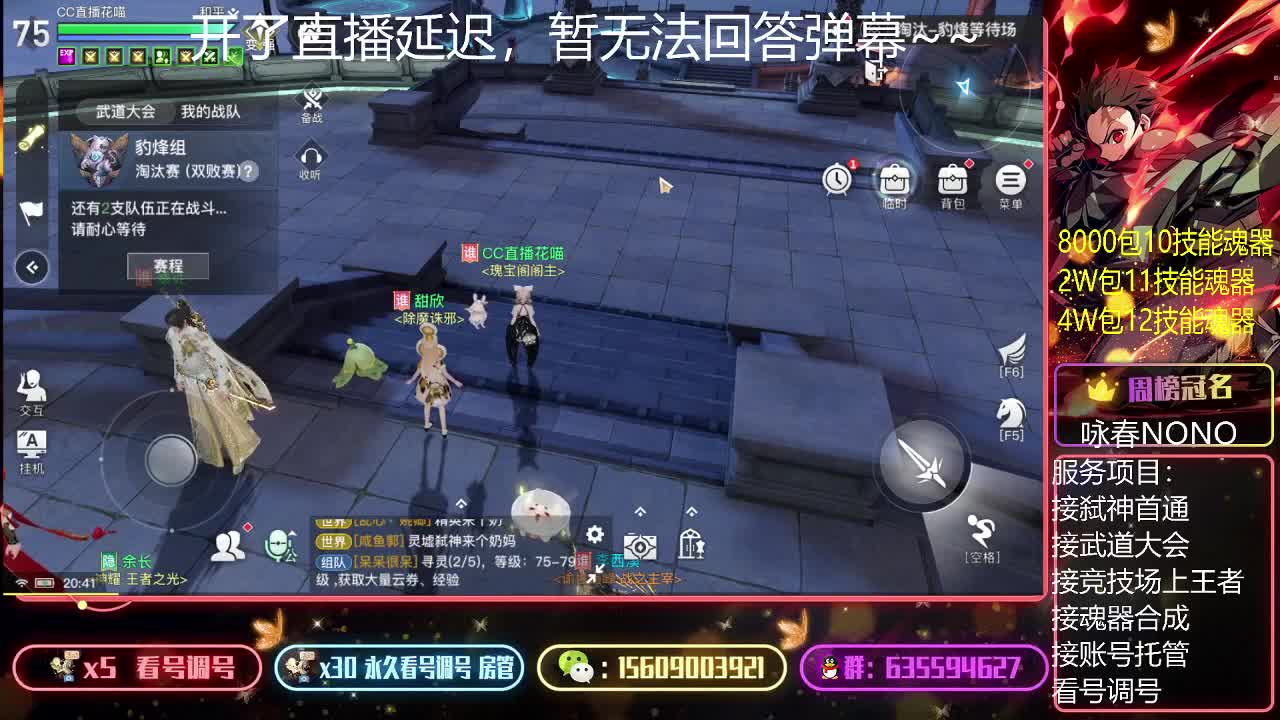This screenshot has width=1280, height=720.
Task: Open the 背包 backpack
Action: tap(951, 180)
